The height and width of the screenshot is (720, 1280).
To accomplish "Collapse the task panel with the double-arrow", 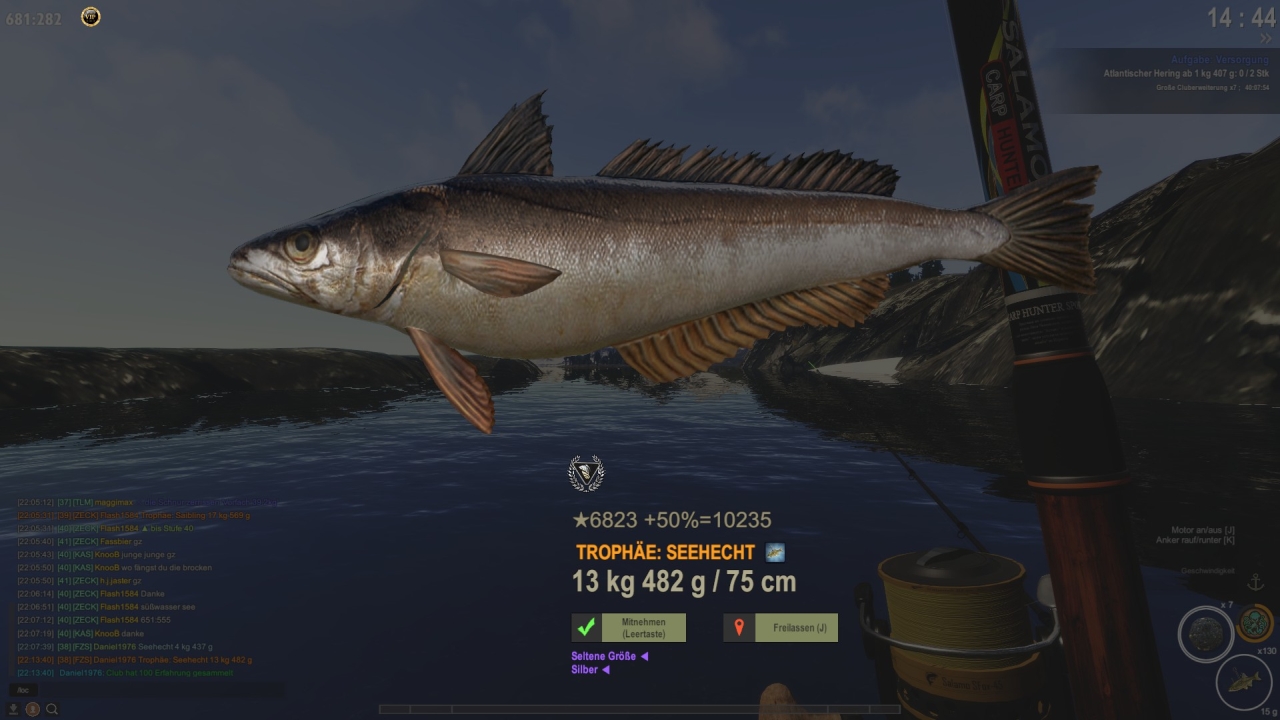I will (x=1265, y=39).
